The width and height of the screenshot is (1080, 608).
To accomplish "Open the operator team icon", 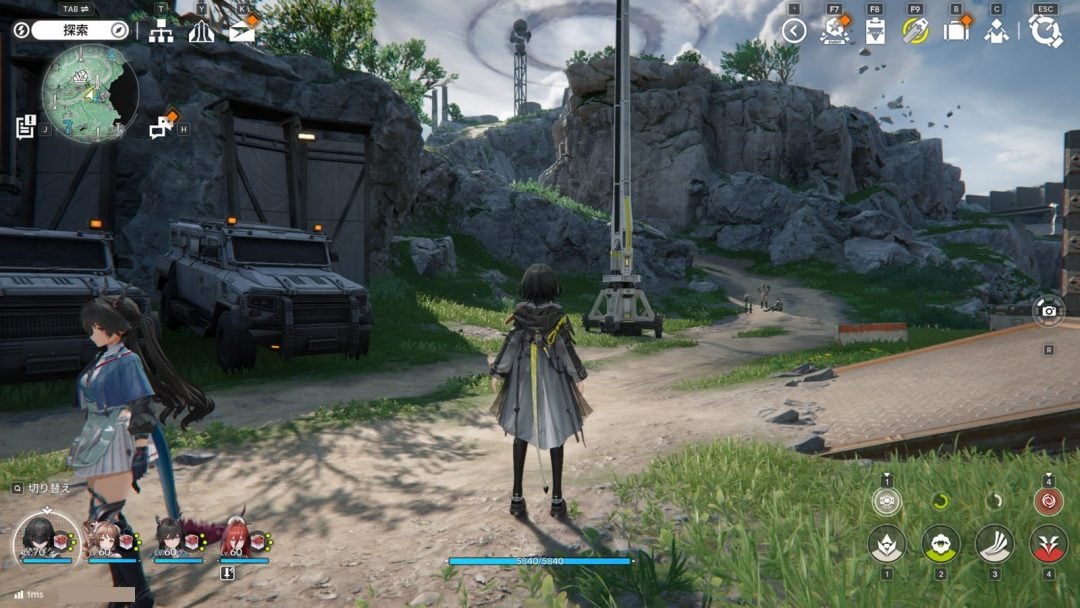I will 996,31.
